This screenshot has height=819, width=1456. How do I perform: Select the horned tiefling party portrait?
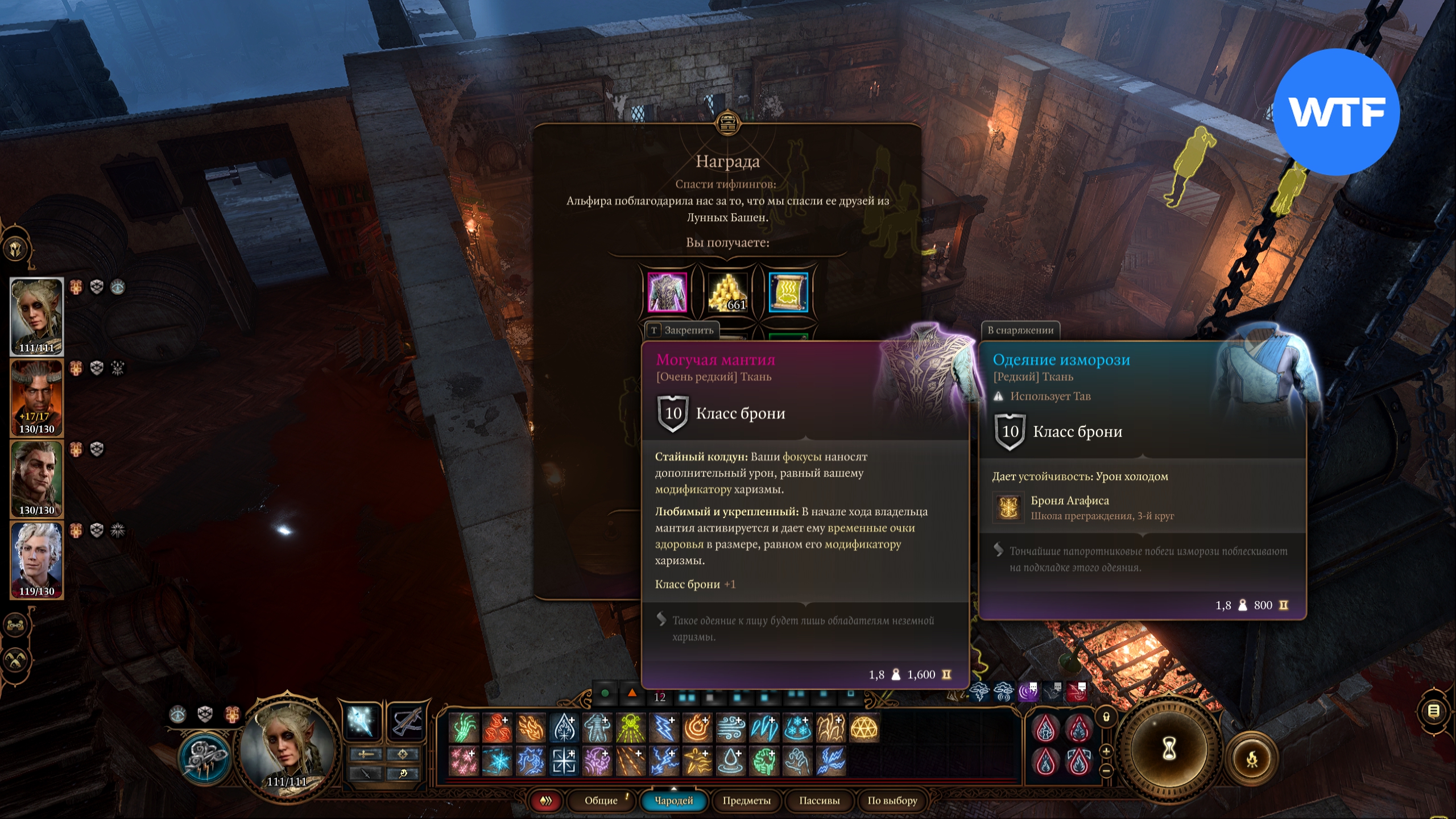pyautogui.click(x=37, y=398)
